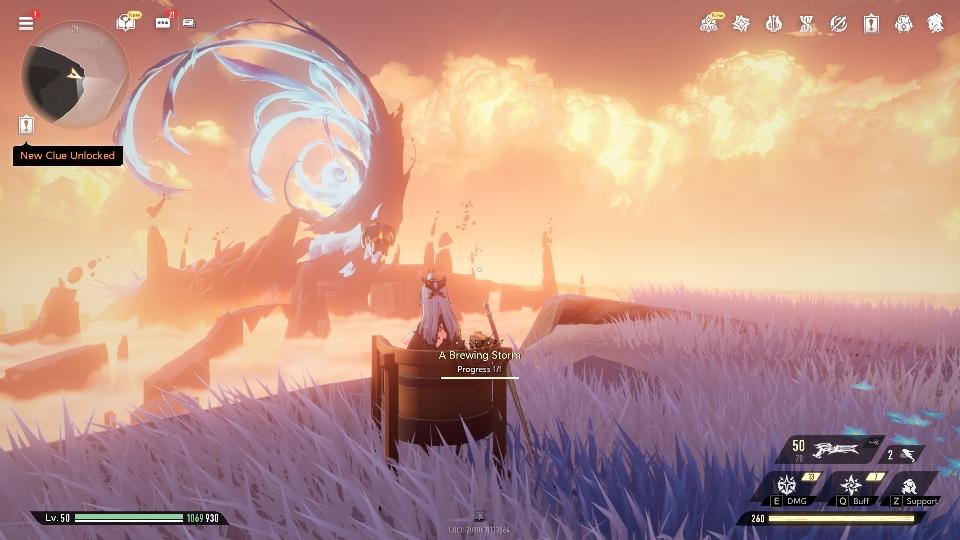Viewport: 960px width, 540px height.
Task: Open the quest book icon marked New
Action: [x=126, y=22]
